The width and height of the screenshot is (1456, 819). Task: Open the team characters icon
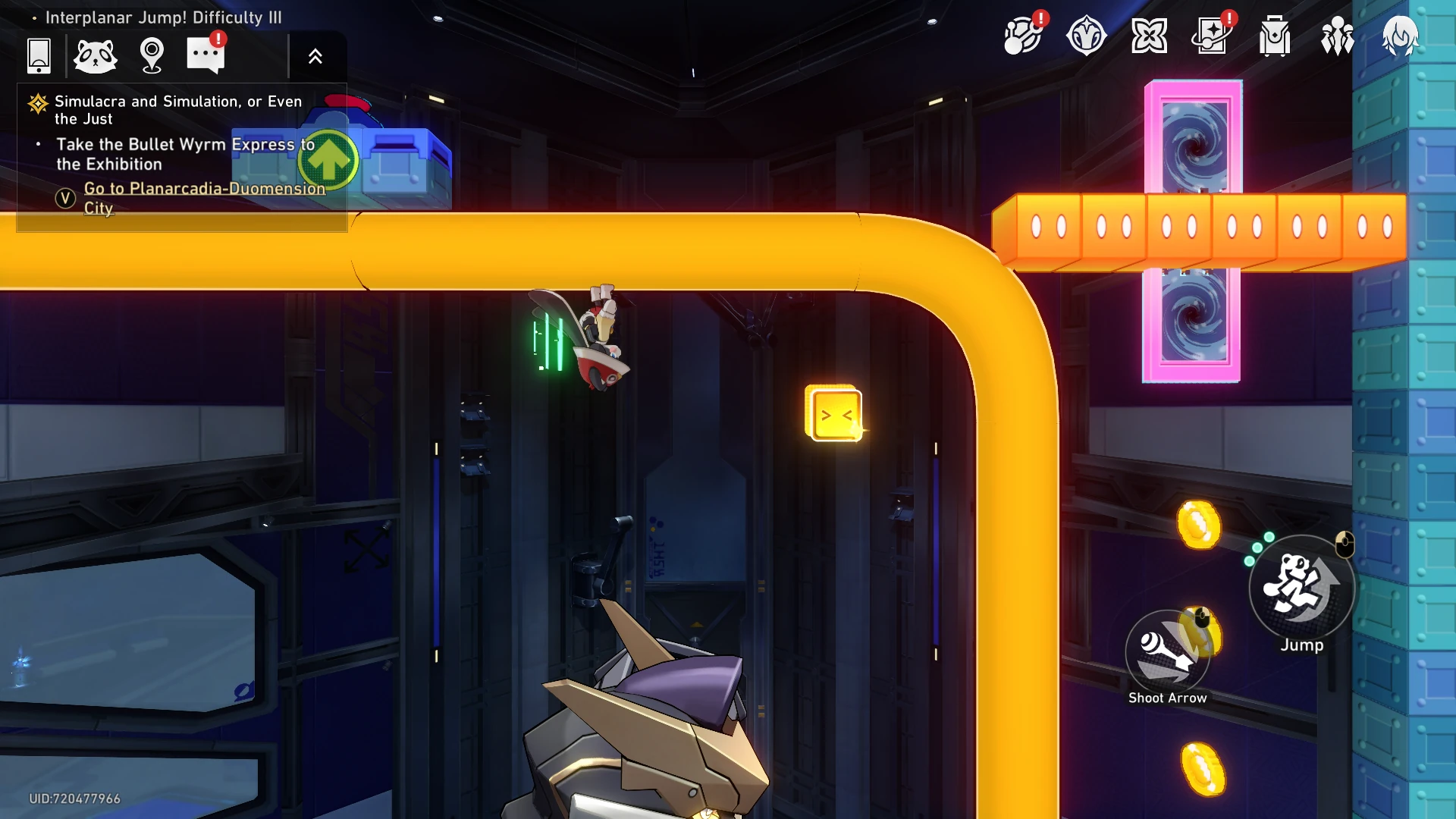[1338, 36]
